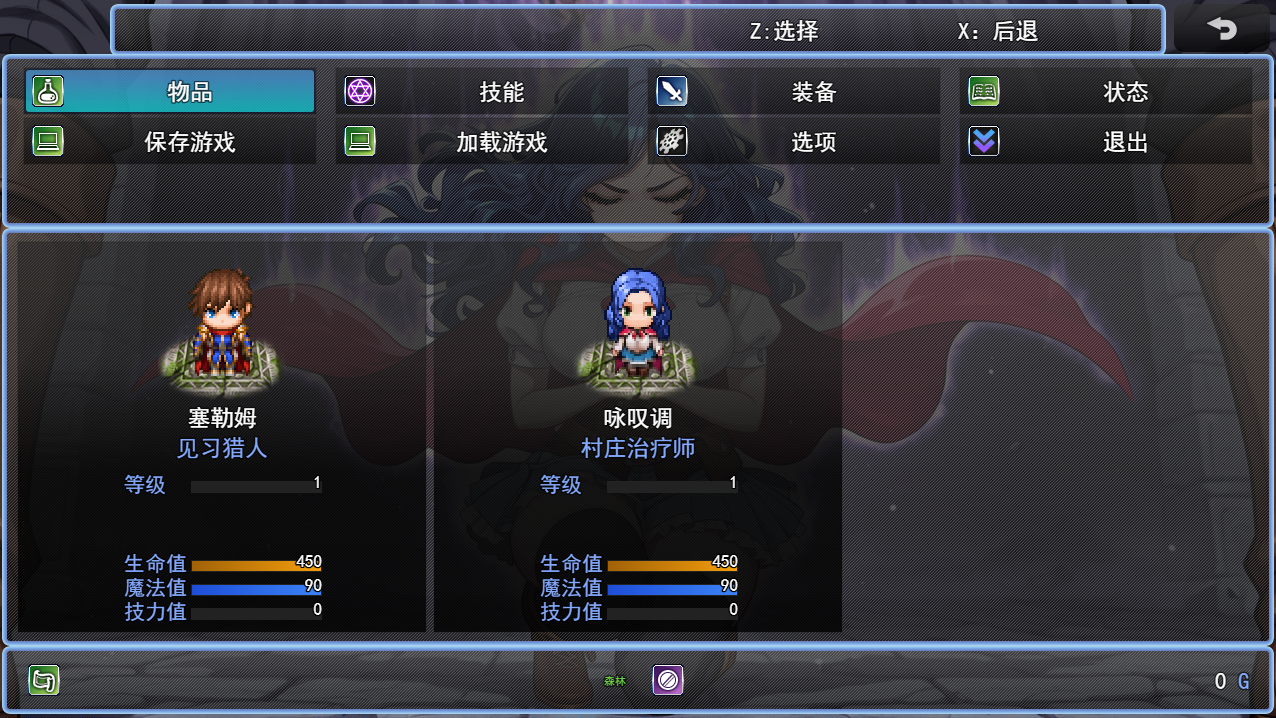Image resolution: width=1276 pixels, height=718 pixels.
Task: Select the 技能 skills entry
Action: 482,92
